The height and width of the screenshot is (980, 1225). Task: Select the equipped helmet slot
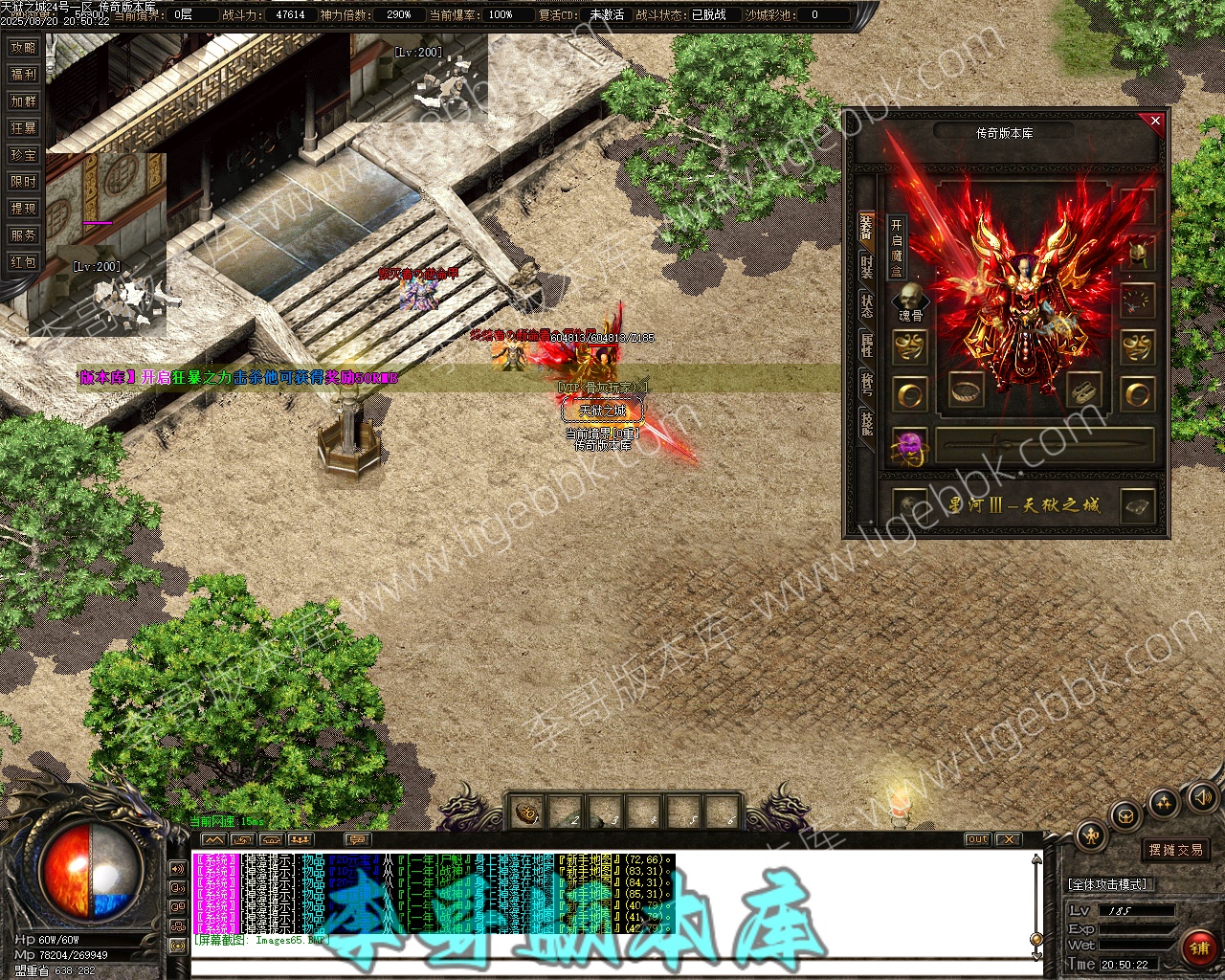coord(1138,254)
